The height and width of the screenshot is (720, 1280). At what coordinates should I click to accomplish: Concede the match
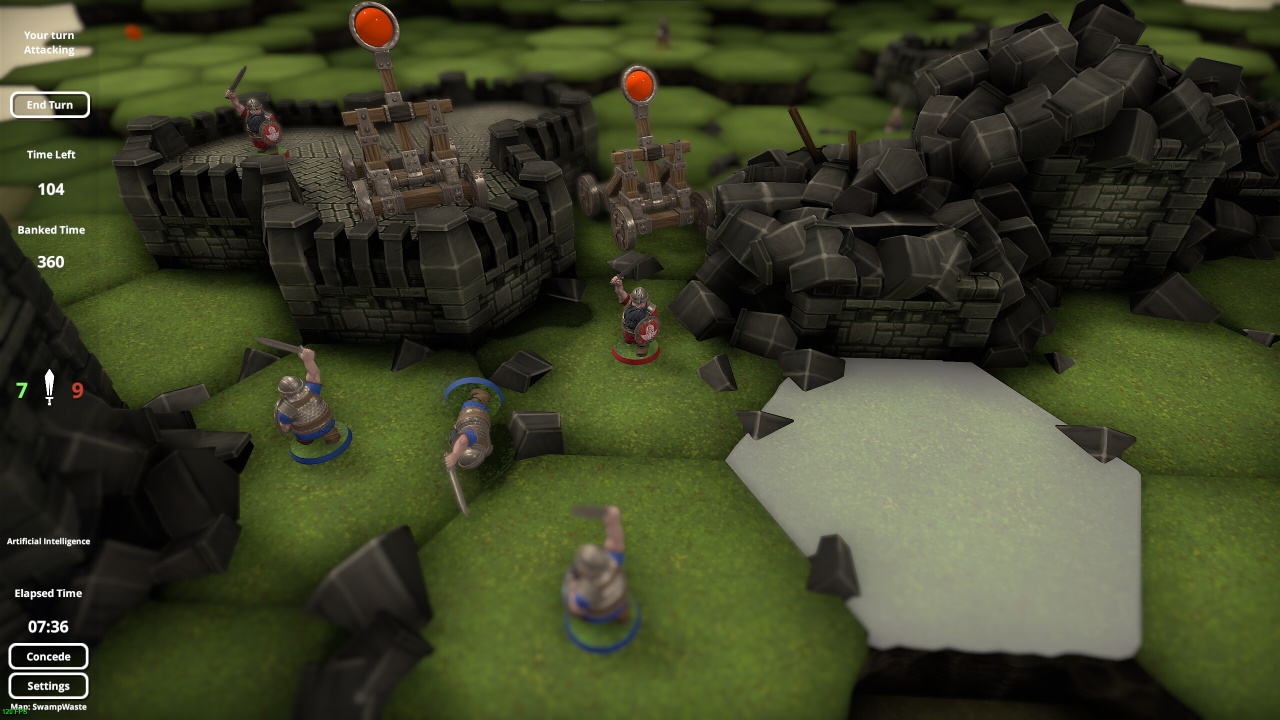point(49,657)
